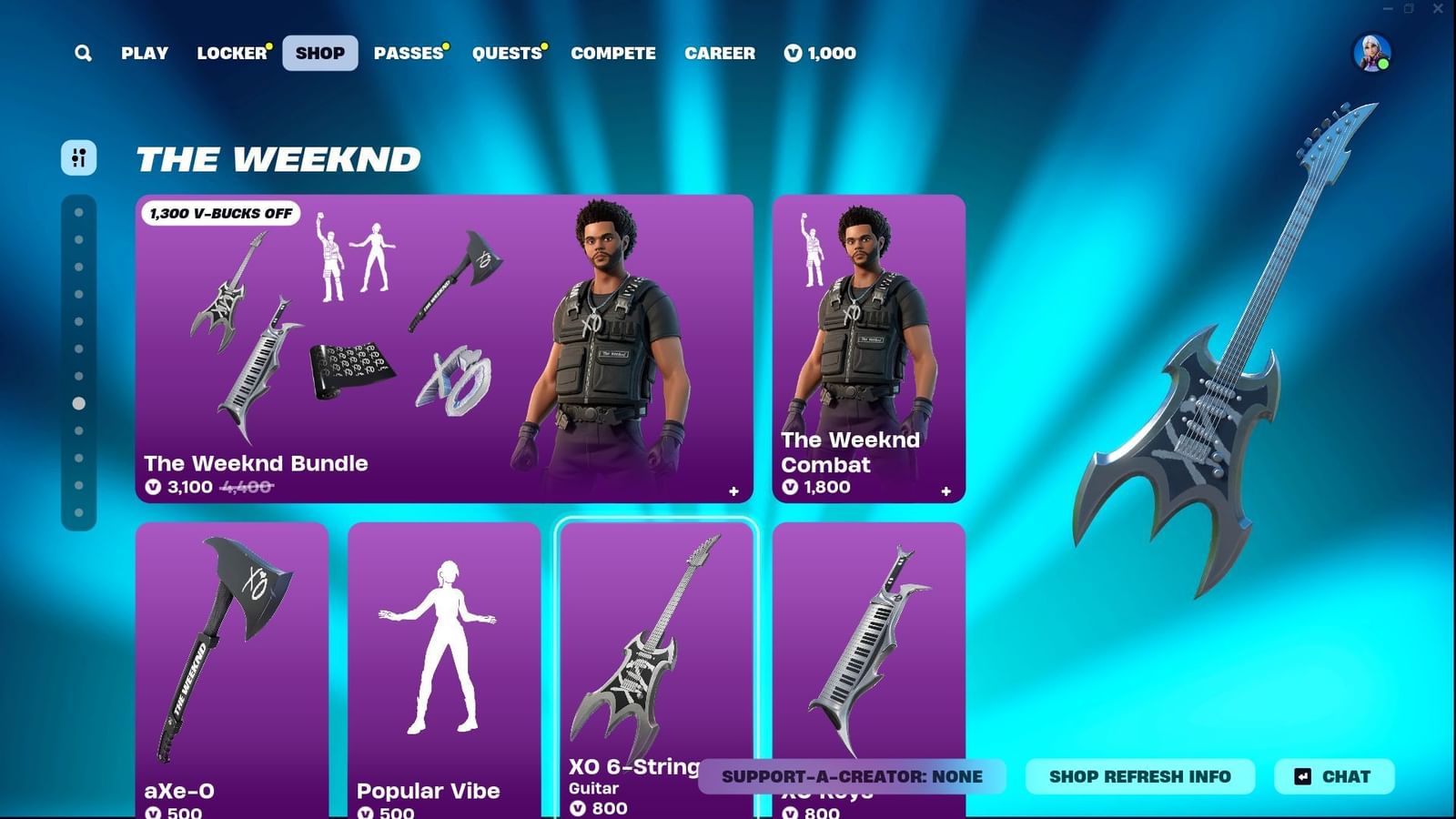Screen dimensions: 1456x819
Task: Switch to the PASSES tab
Action: point(408,53)
